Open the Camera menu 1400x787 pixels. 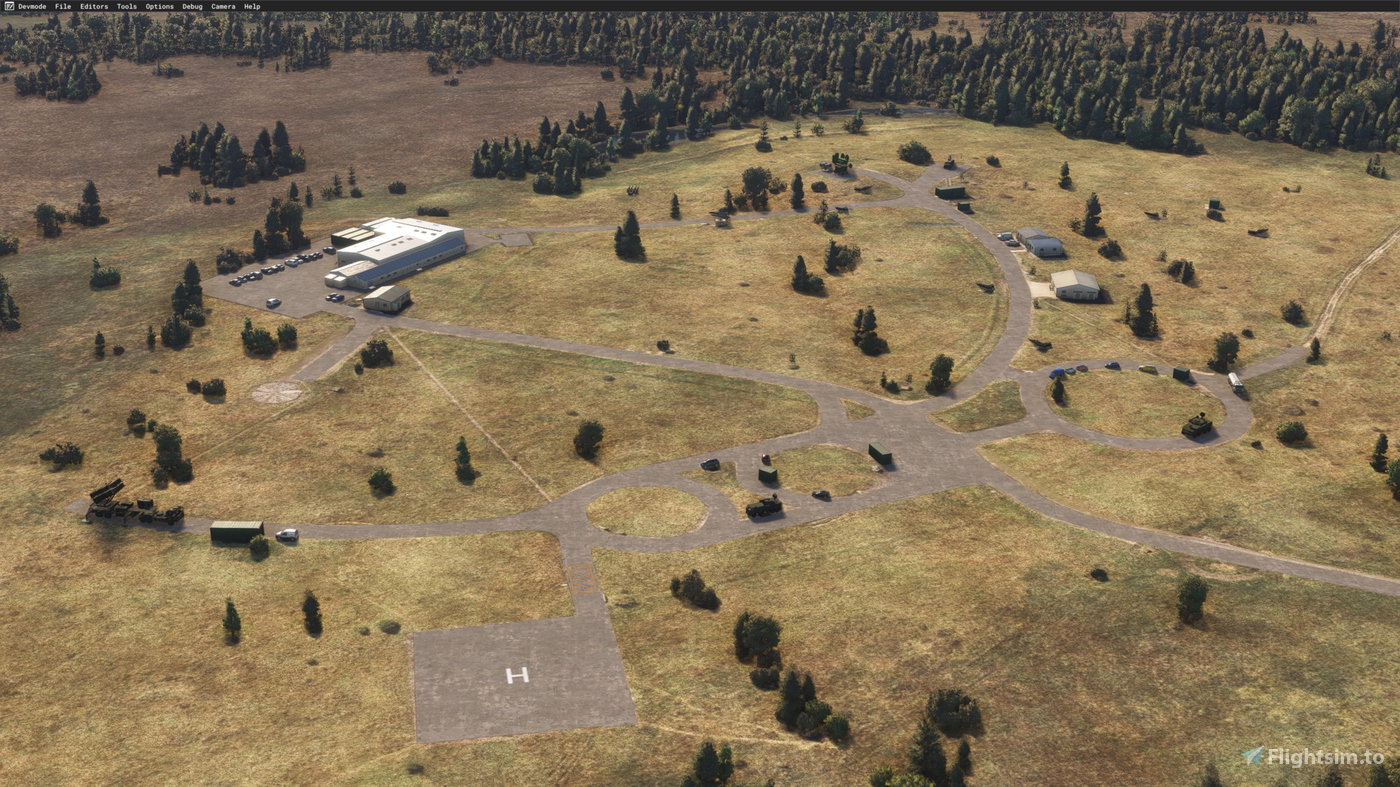point(221,6)
